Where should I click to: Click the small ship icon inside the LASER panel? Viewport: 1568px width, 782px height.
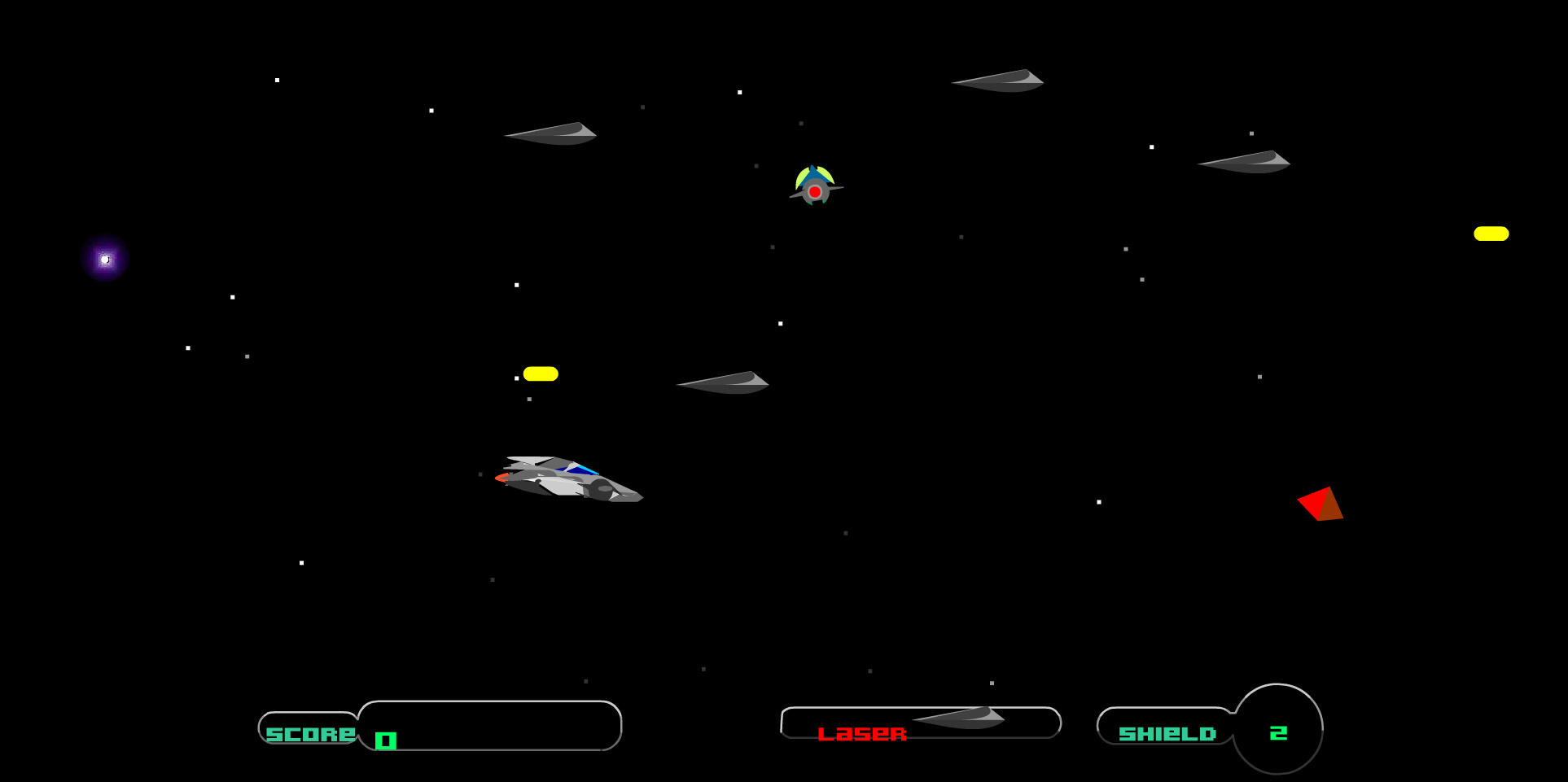pos(959,719)
